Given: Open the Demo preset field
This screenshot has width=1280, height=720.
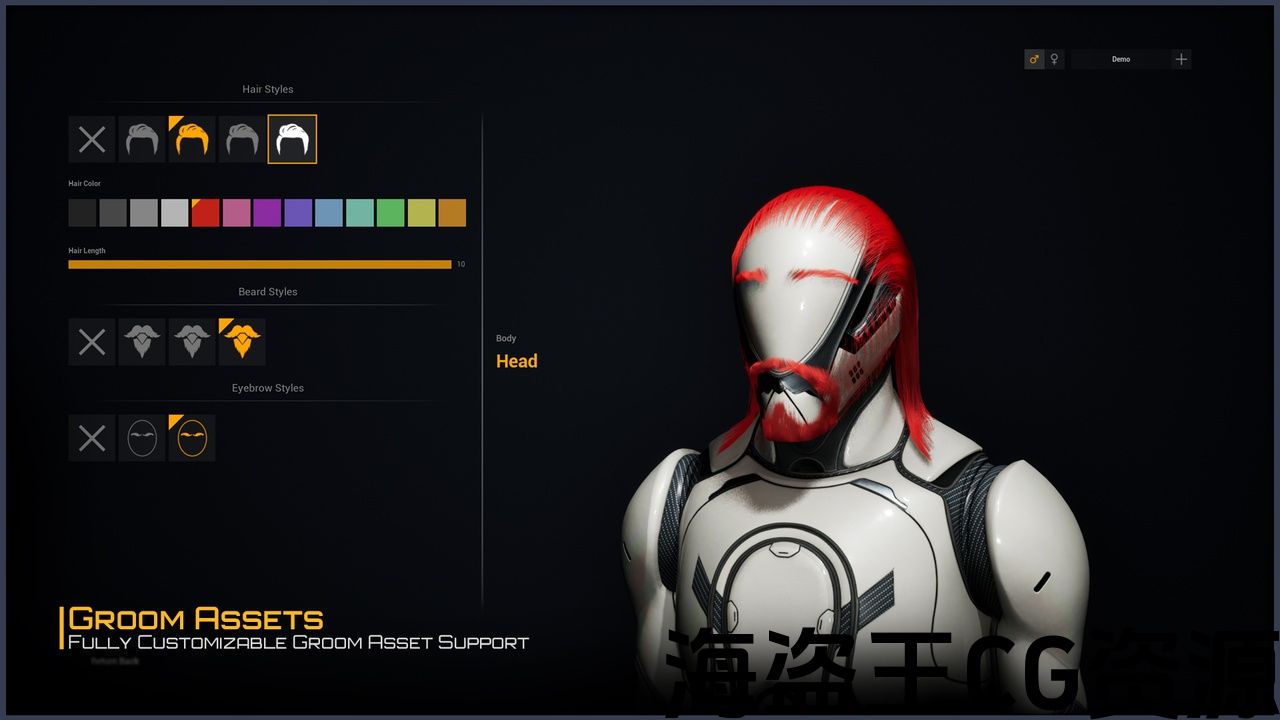Looking at the screenshot, I should click(x=1120, y=59).
